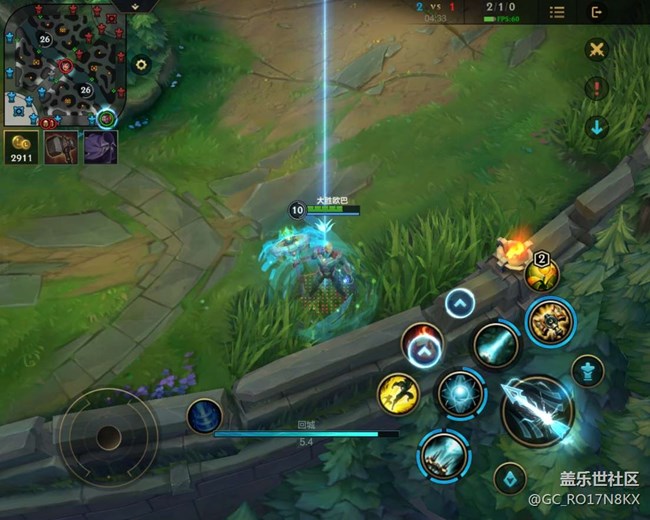Cast the glowing blue orb ability
Viewport: 650px width, 520px height.
pos(461,393)
